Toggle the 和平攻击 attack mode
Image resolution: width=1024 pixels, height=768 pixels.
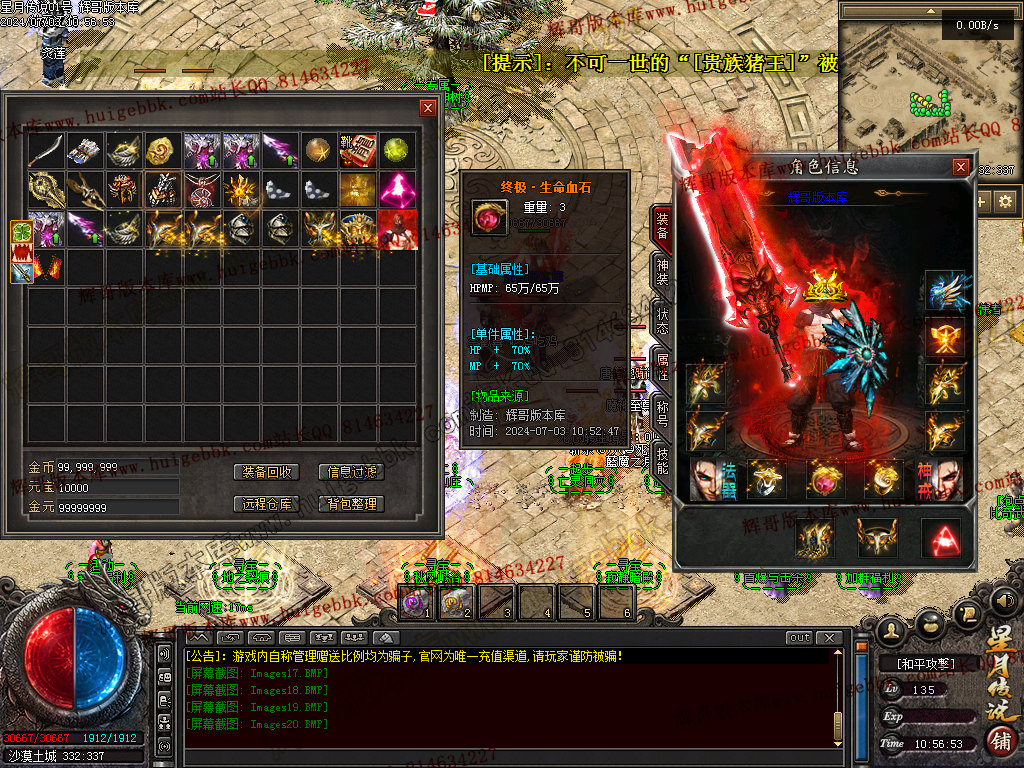[918, 663]
